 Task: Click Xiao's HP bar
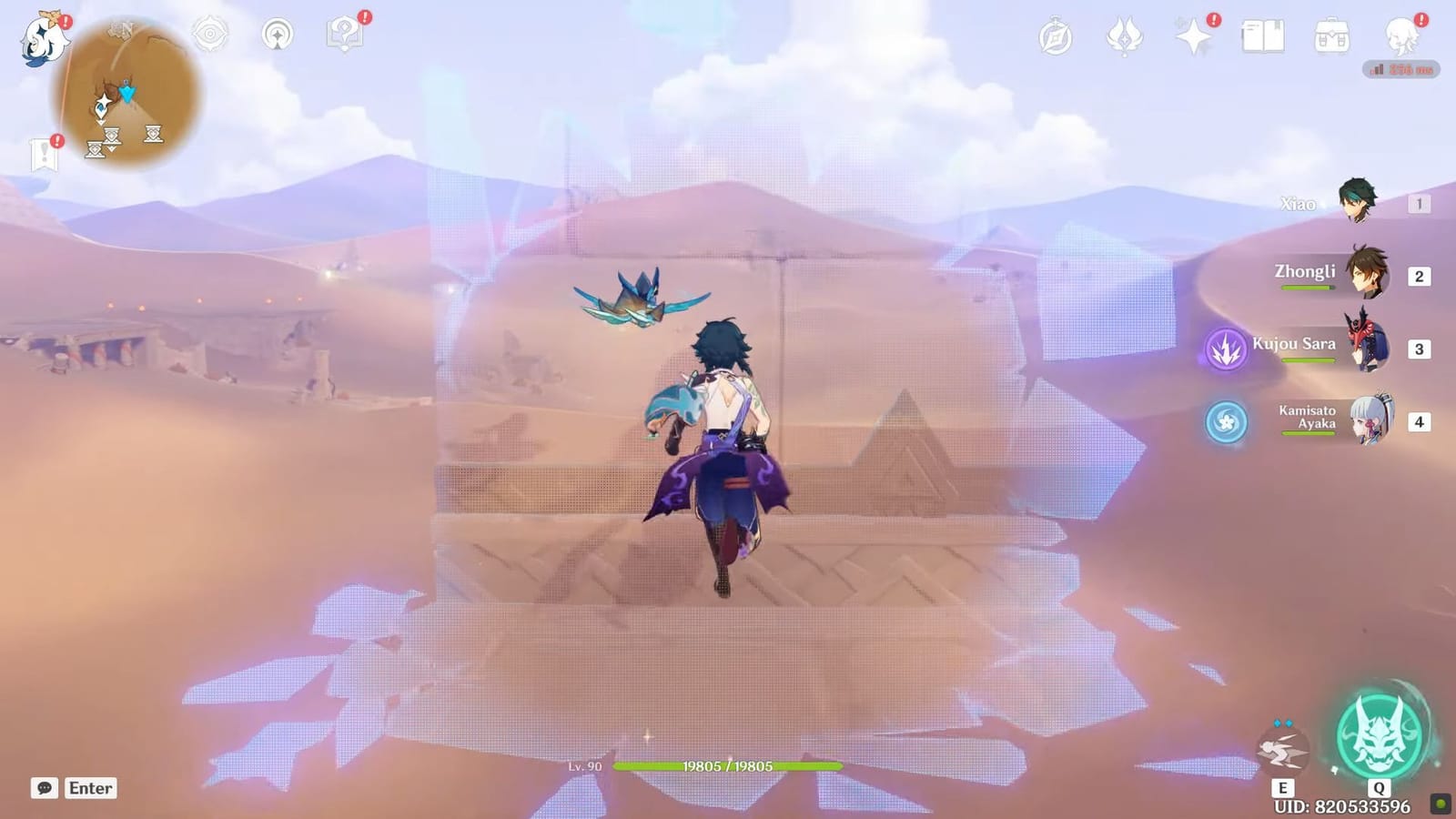pyautogui.click(x=728, y=767)
